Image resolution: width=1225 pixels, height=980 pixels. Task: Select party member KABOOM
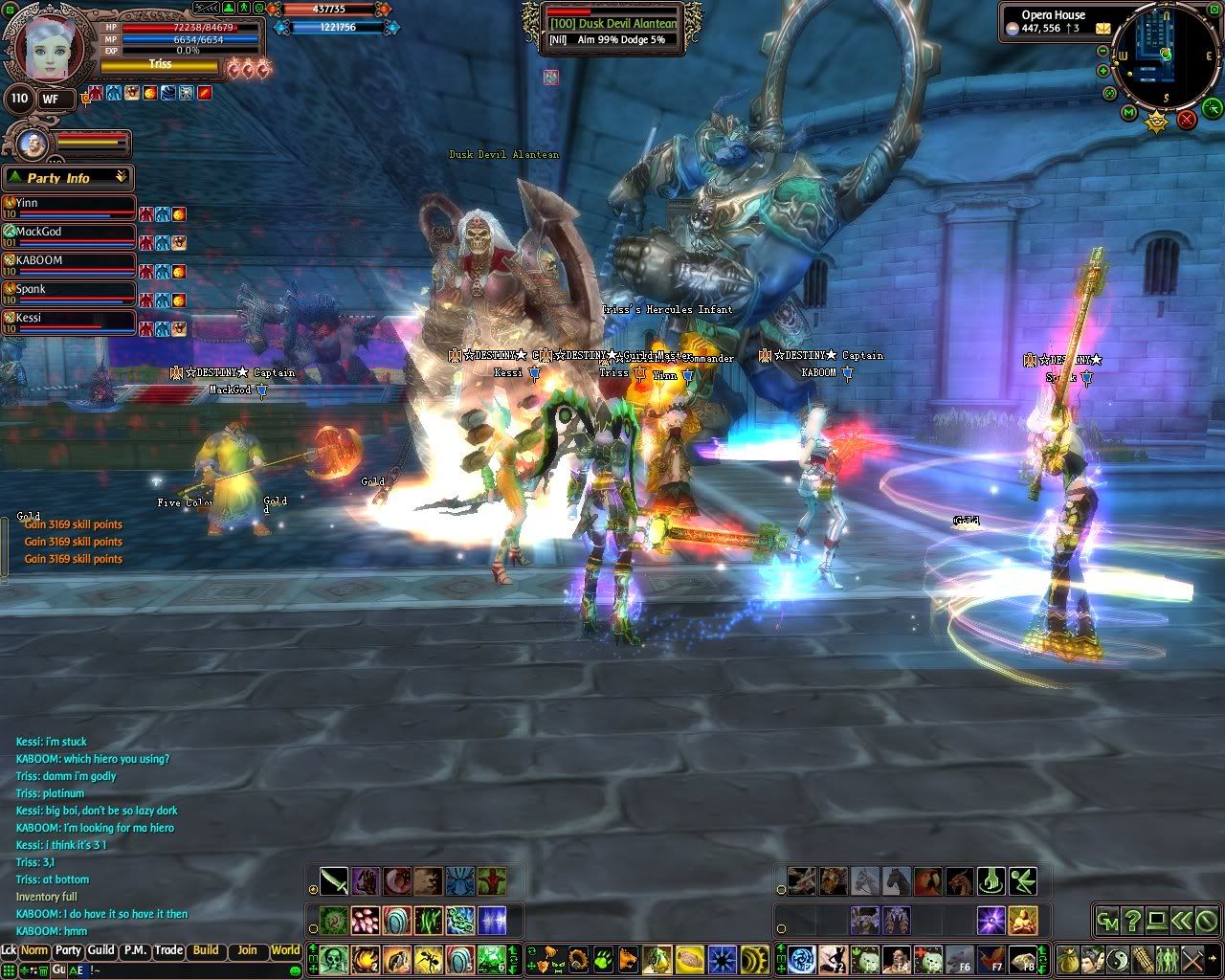tap(68, 261)
